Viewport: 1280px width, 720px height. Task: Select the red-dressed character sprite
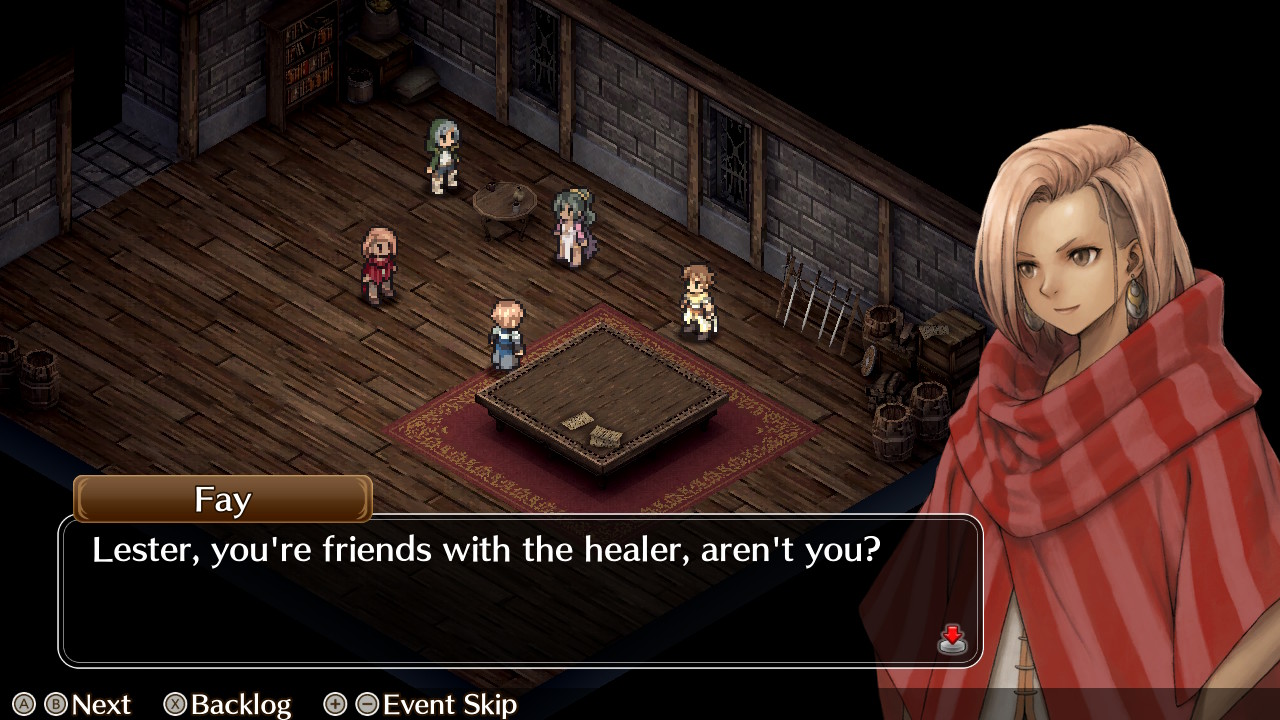378,260
